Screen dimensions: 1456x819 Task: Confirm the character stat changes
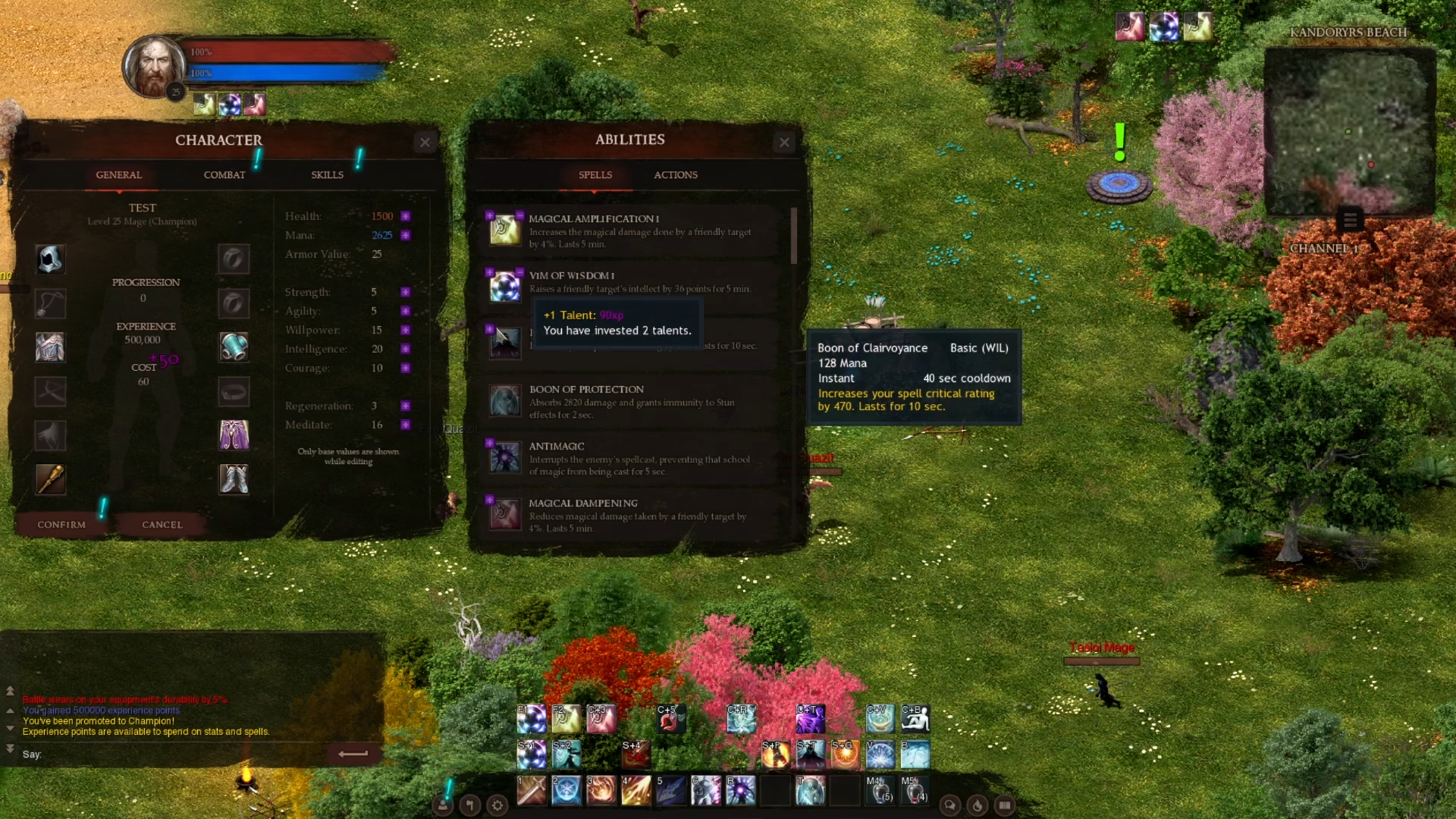(x=61, y=524)
